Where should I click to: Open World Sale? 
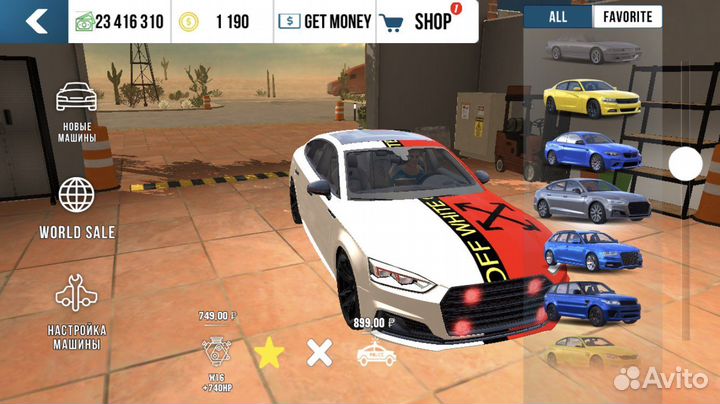coord(77,208)
